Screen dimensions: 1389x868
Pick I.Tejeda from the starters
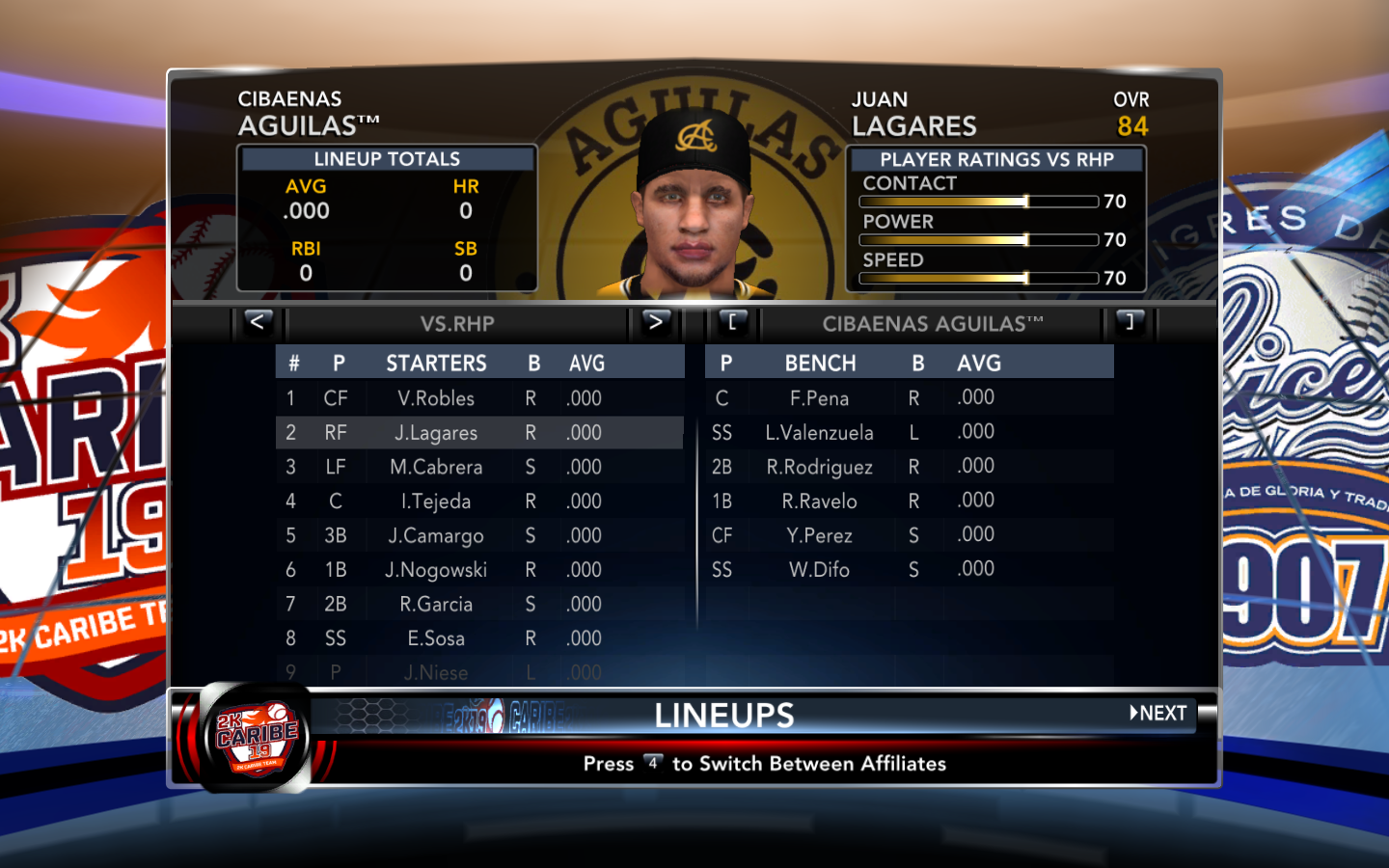coord(436,502)
